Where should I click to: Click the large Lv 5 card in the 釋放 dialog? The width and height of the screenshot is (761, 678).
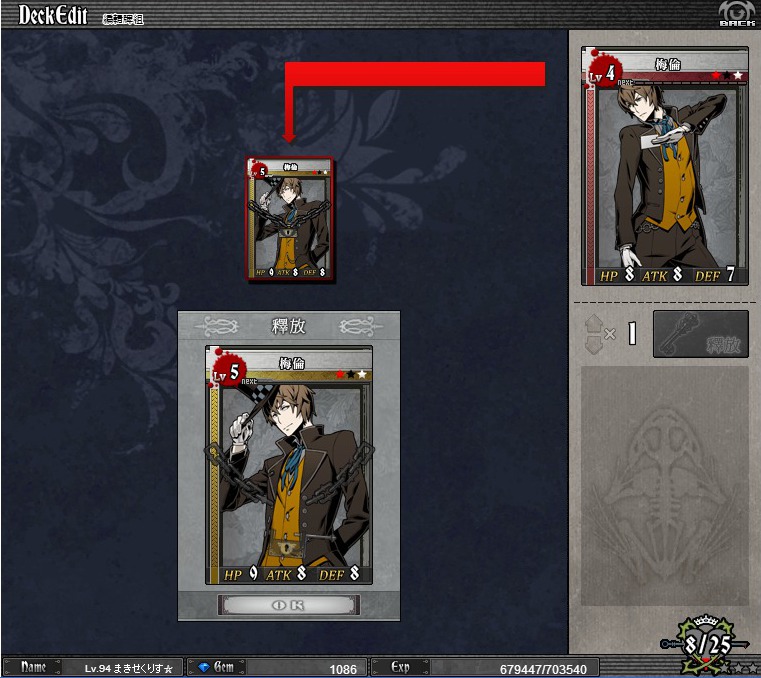coord(289,465)
